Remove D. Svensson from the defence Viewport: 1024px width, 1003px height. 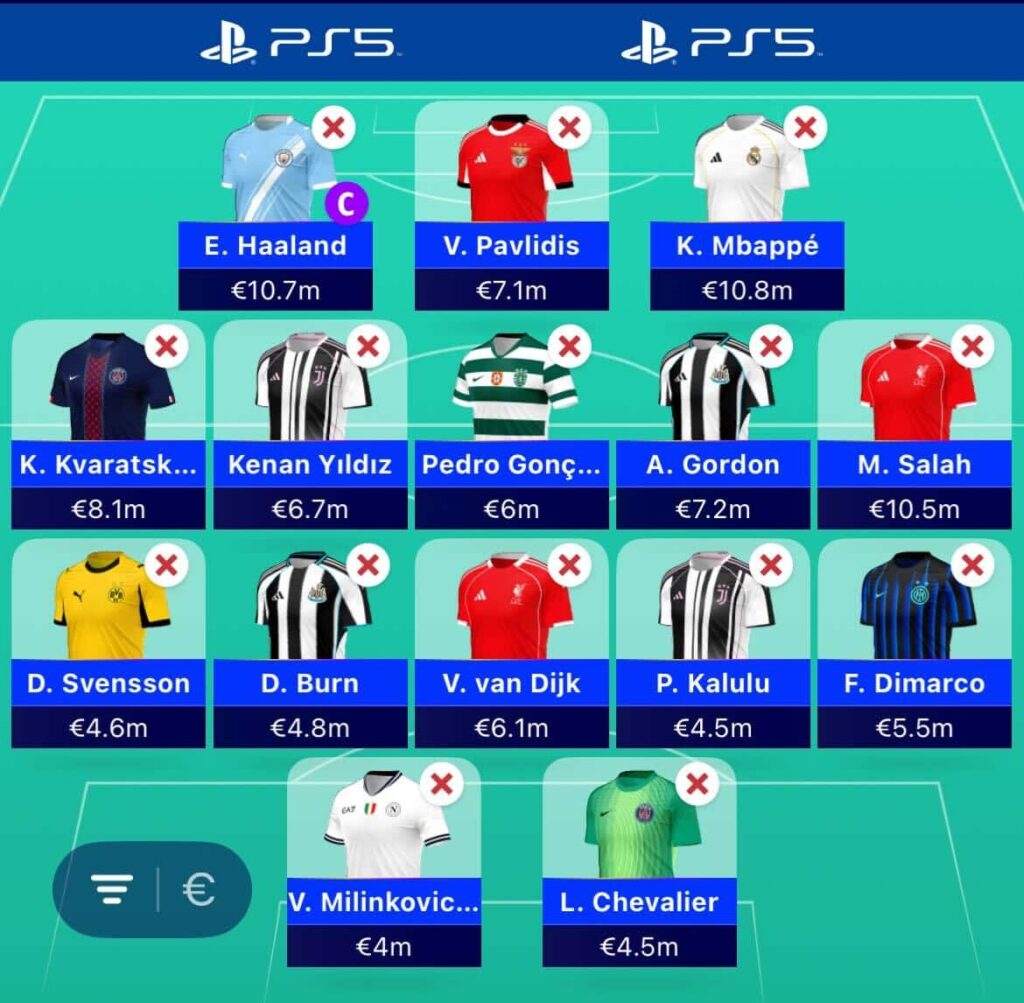click(167, 566)
